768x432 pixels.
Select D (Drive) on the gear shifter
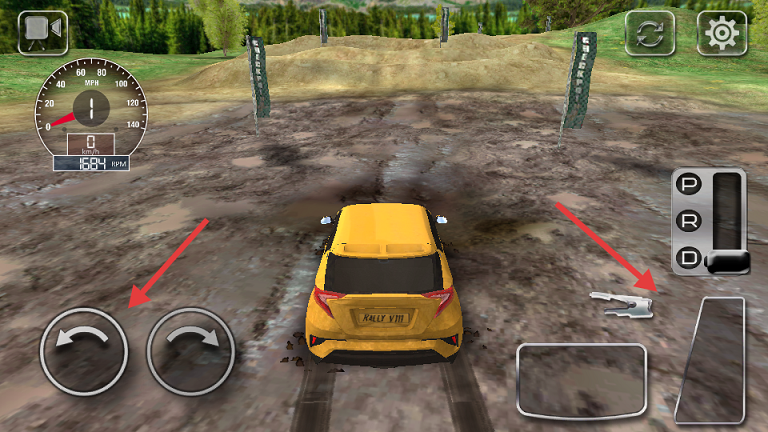pyautogui.click(x=689, y=257)
